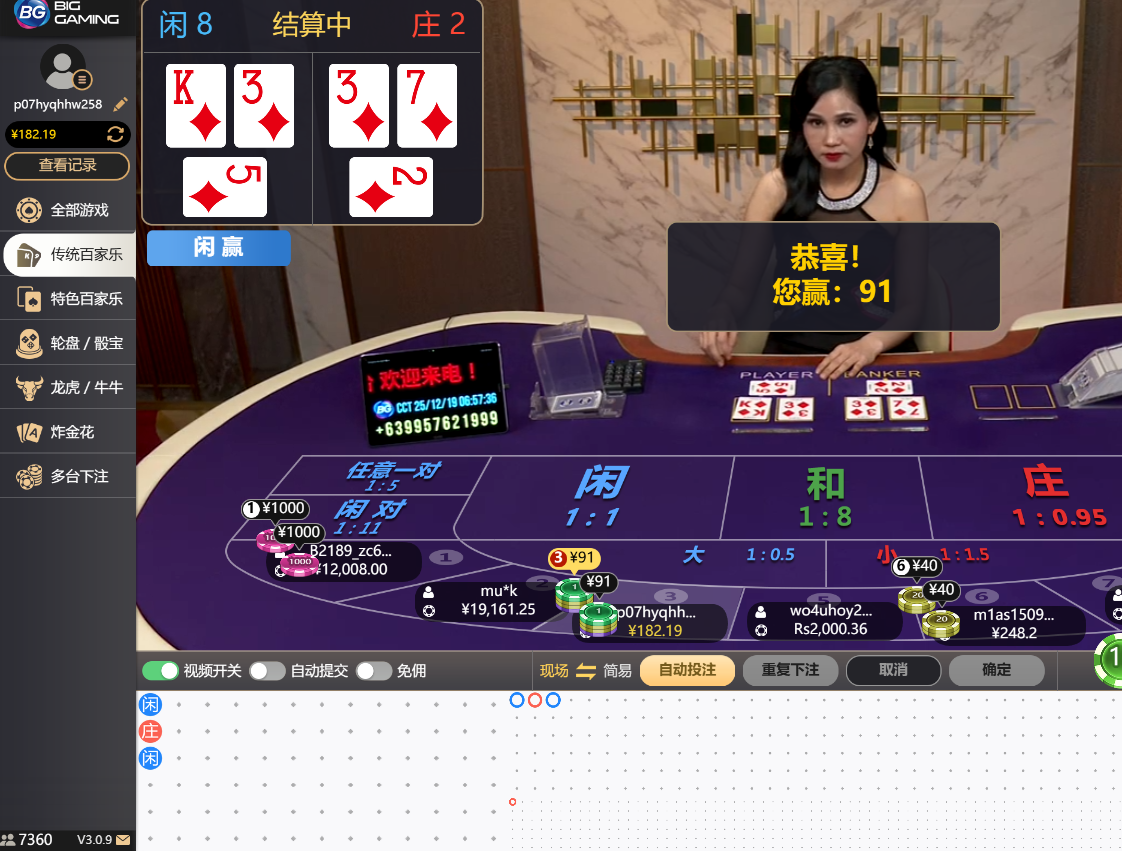Place a bet on 和 1:8
1122x851 pixels.
[825, 497]
